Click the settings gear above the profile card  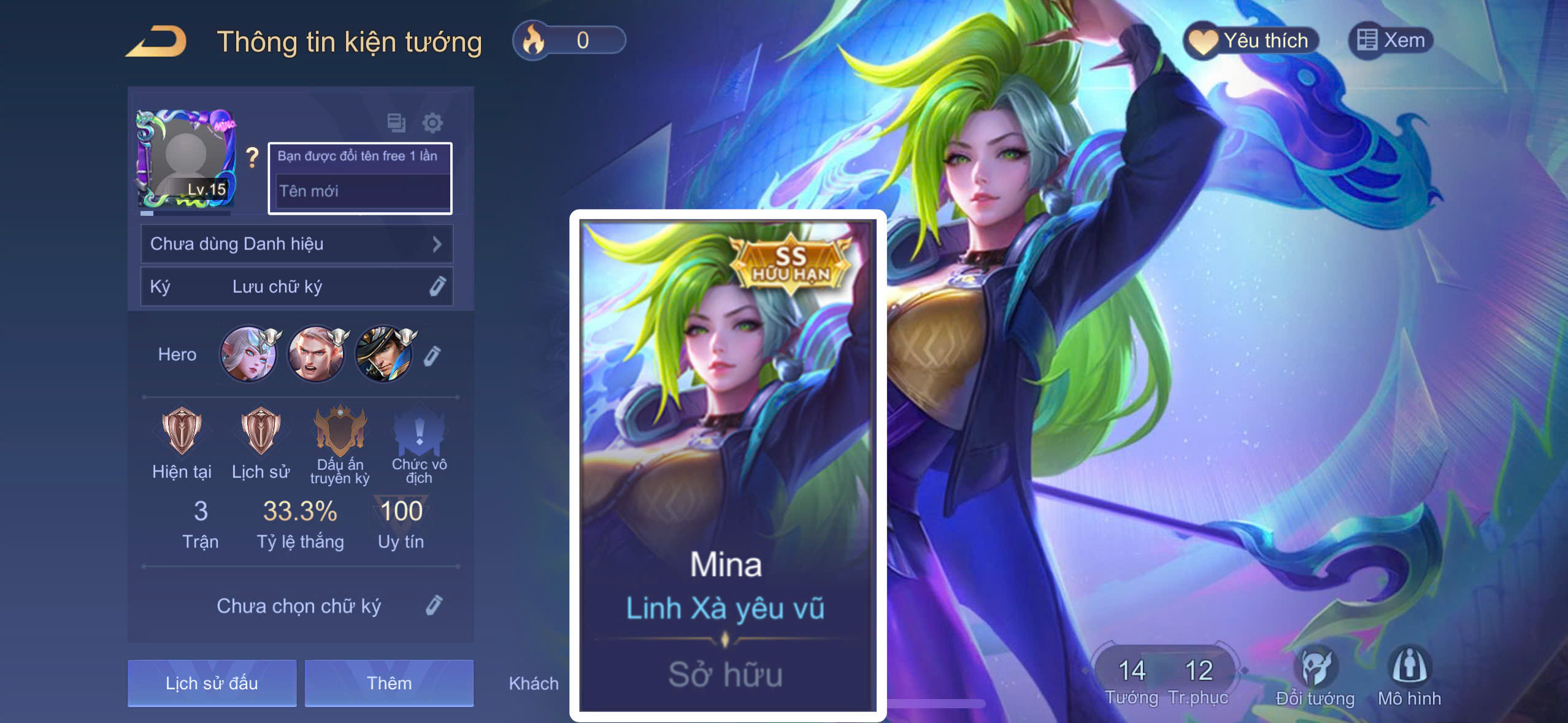pyautogui.click(x=434, y=124)
